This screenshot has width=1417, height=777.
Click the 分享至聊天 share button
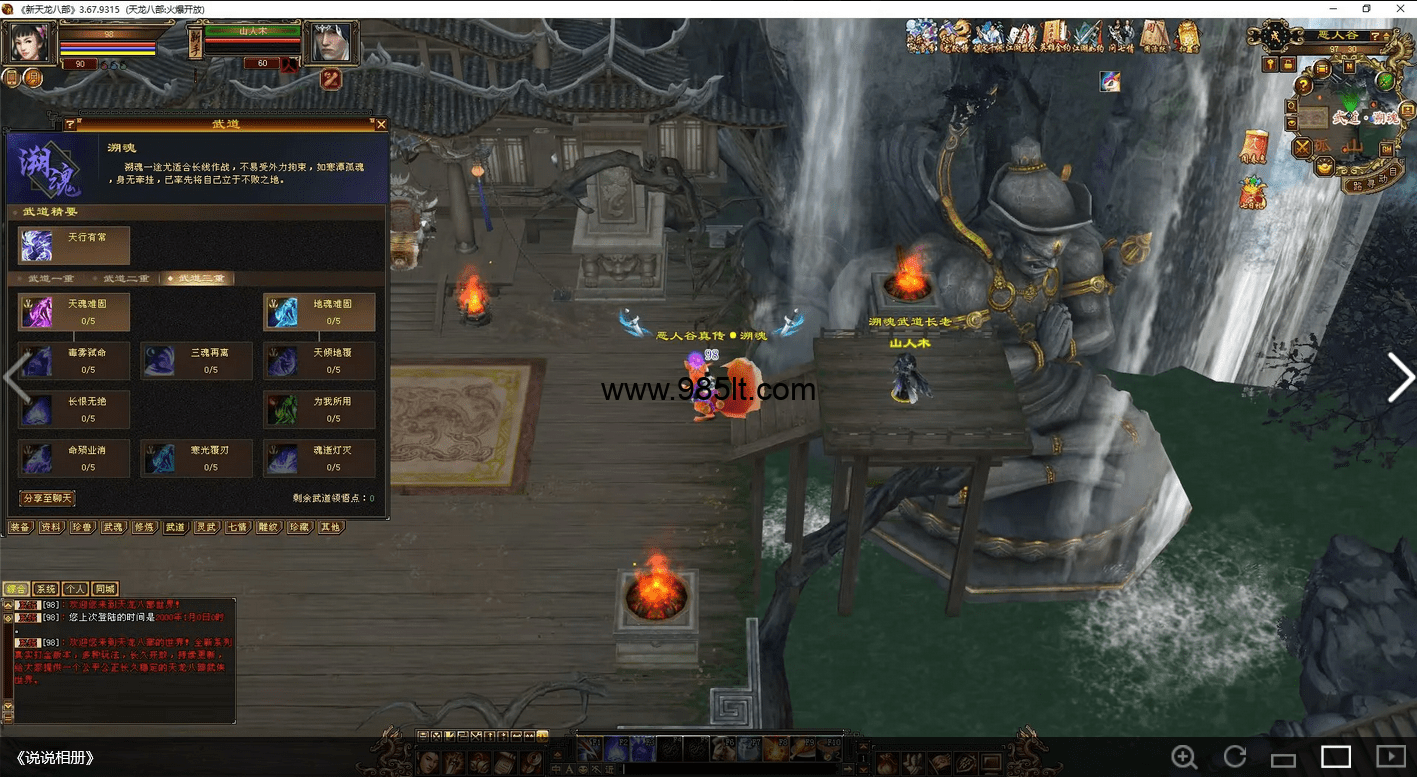coord(47,498)
